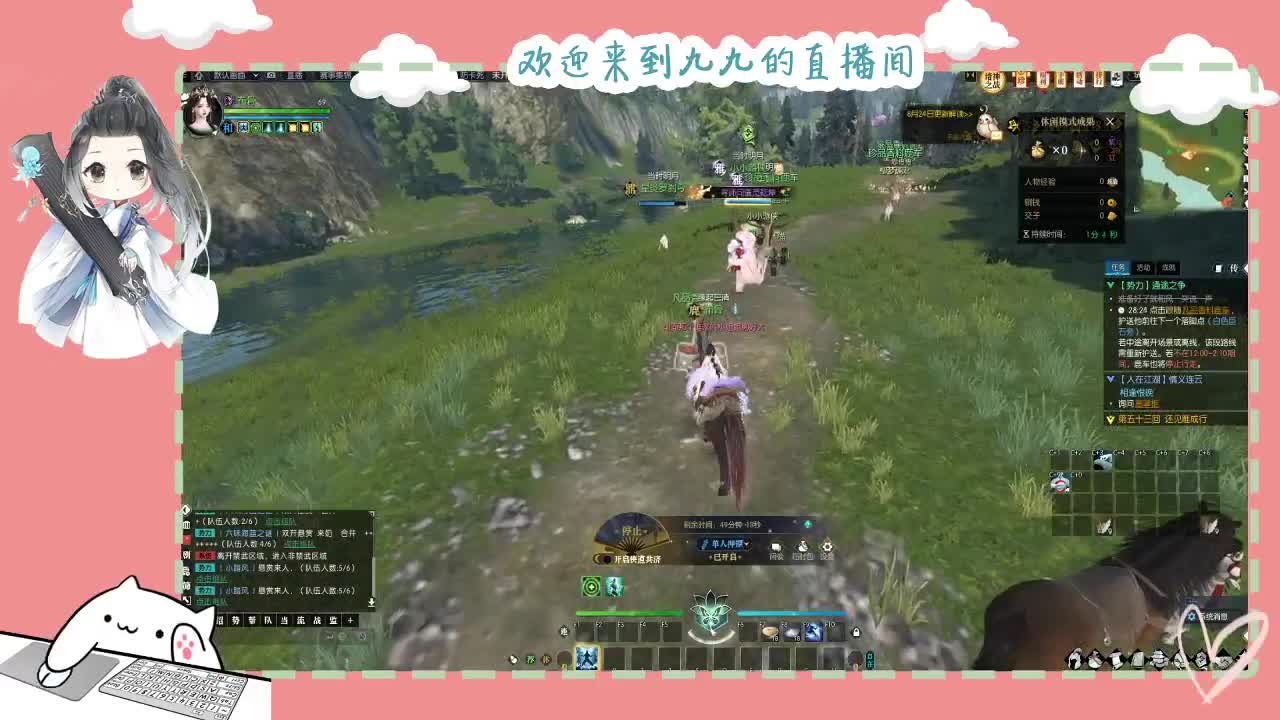Screen dimensions: 1280x720
Task: Open the 单人伸展 dropdown menu
Action: tap(725, 543)
